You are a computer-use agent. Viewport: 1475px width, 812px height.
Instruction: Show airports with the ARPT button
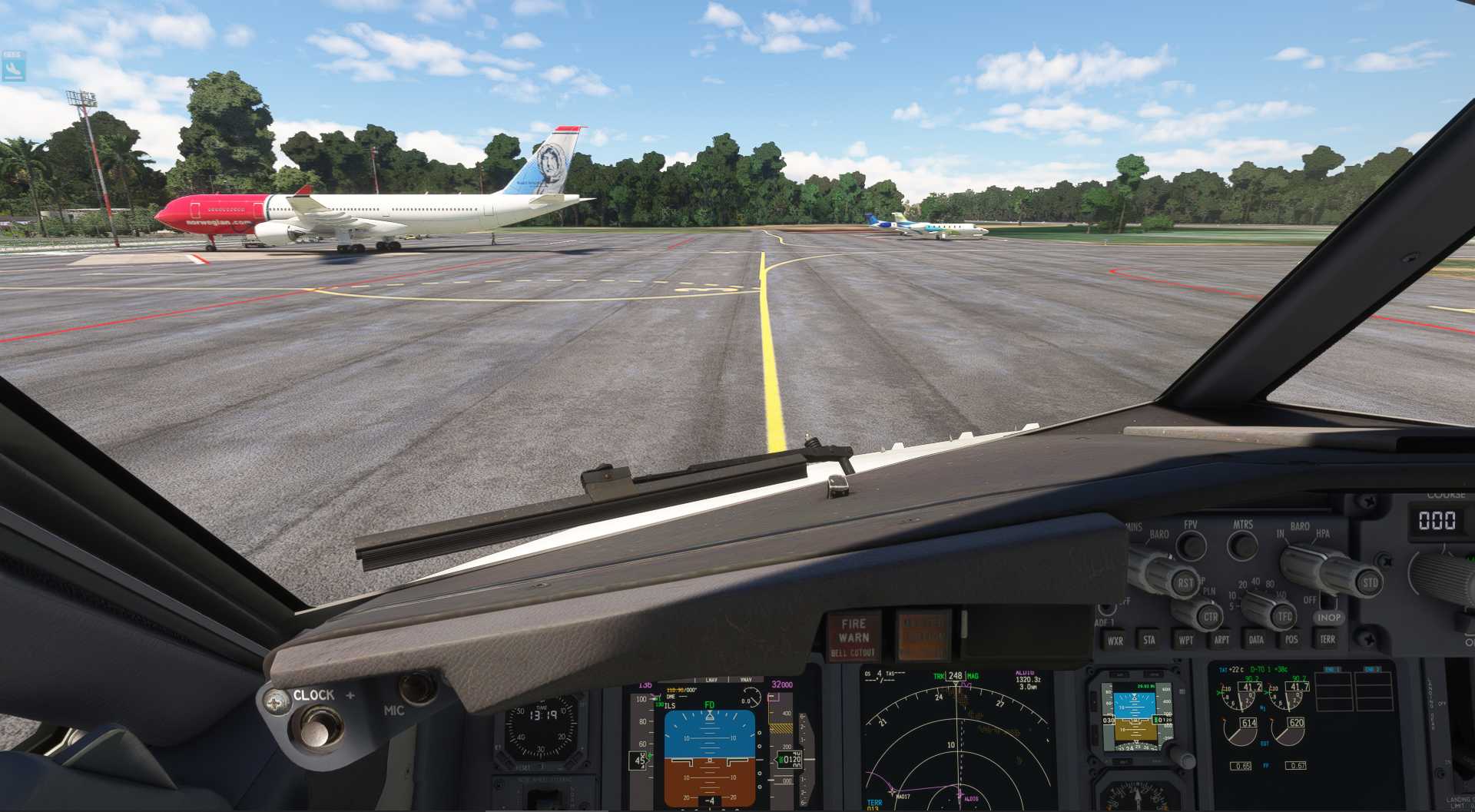1221,640
